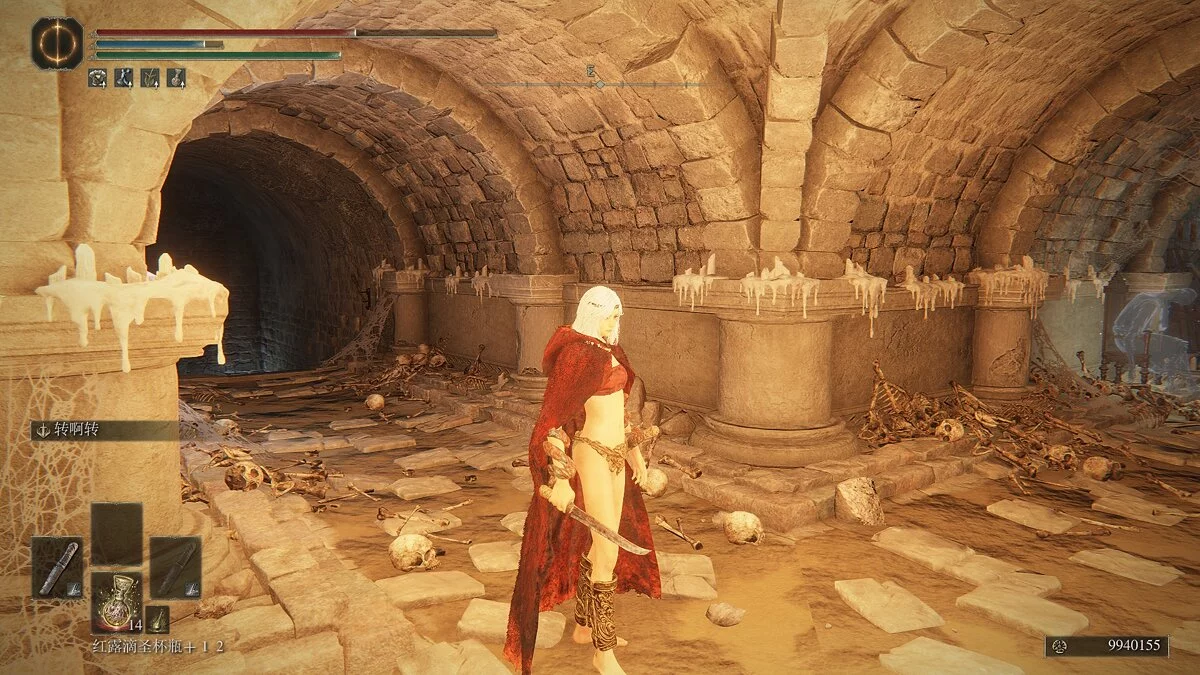This screenshot has height=675, width=1200.
Task: Select the leaf-shaped status buff icon
Action: (150, 76)
